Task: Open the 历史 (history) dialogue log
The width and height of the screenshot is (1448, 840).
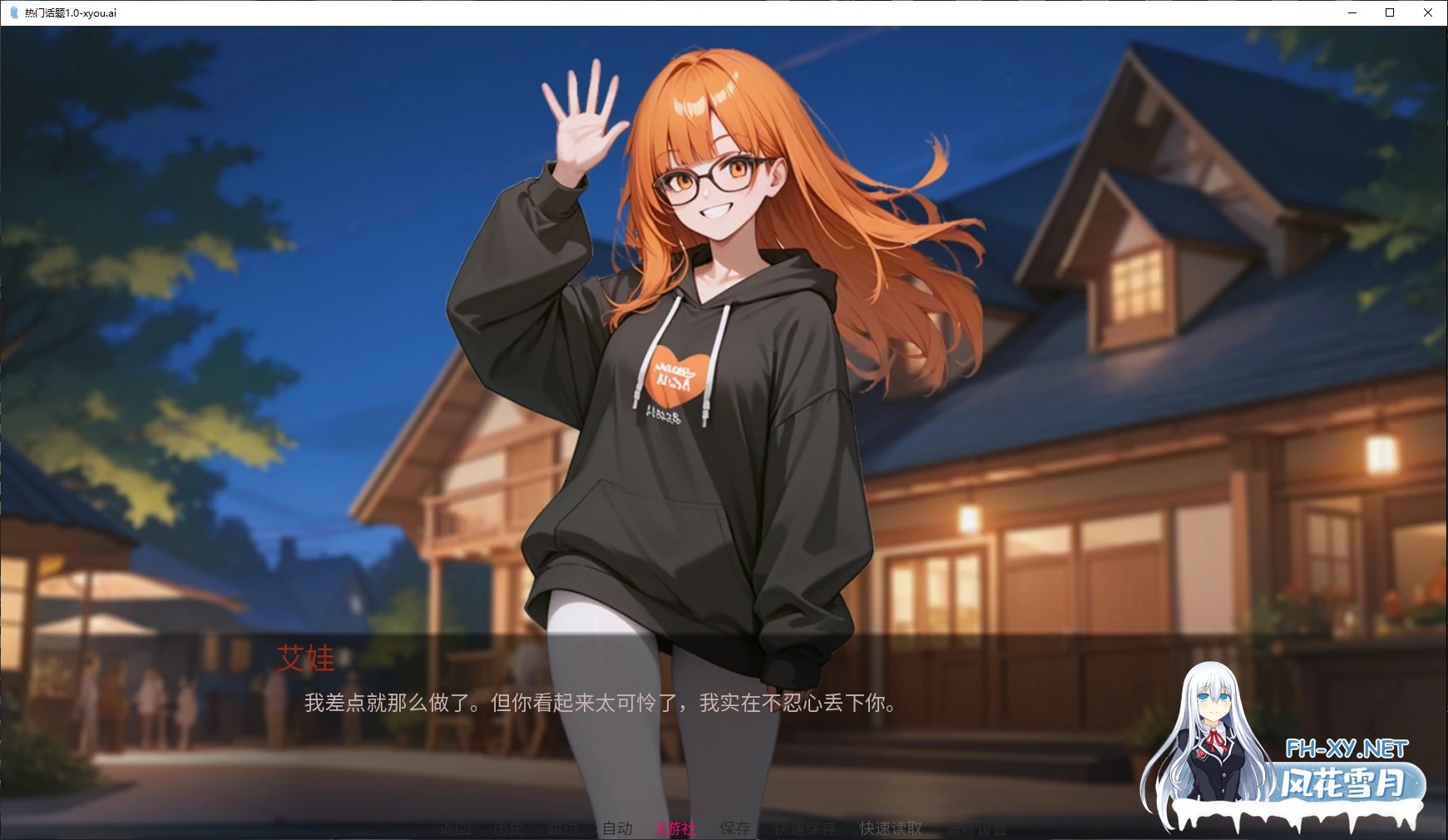Action: [x=509, y=828]
